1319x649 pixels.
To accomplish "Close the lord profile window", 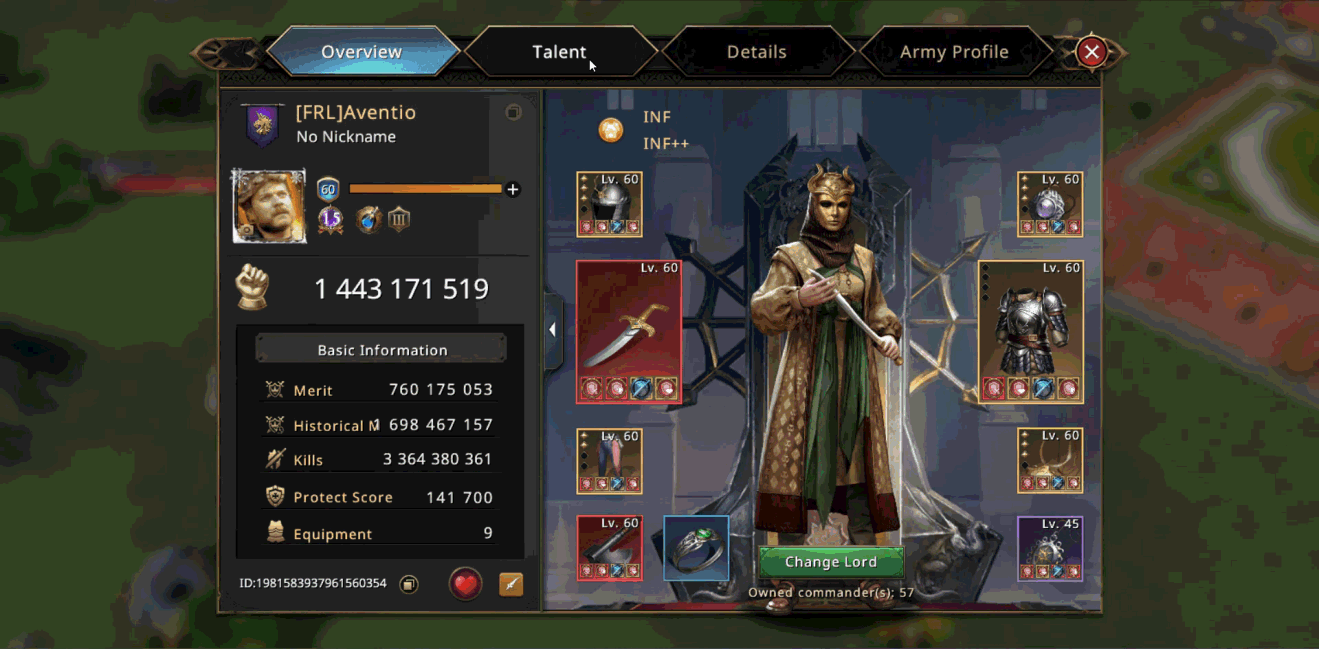I will 1092,52.
